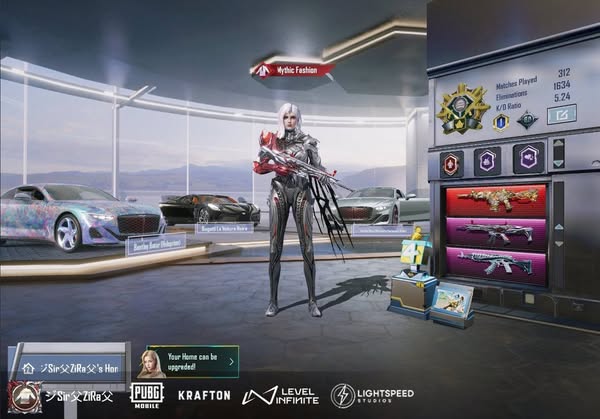View the large gold rank emblem
The height and width of the screenshot is (419, 600).
click(463, 109)
